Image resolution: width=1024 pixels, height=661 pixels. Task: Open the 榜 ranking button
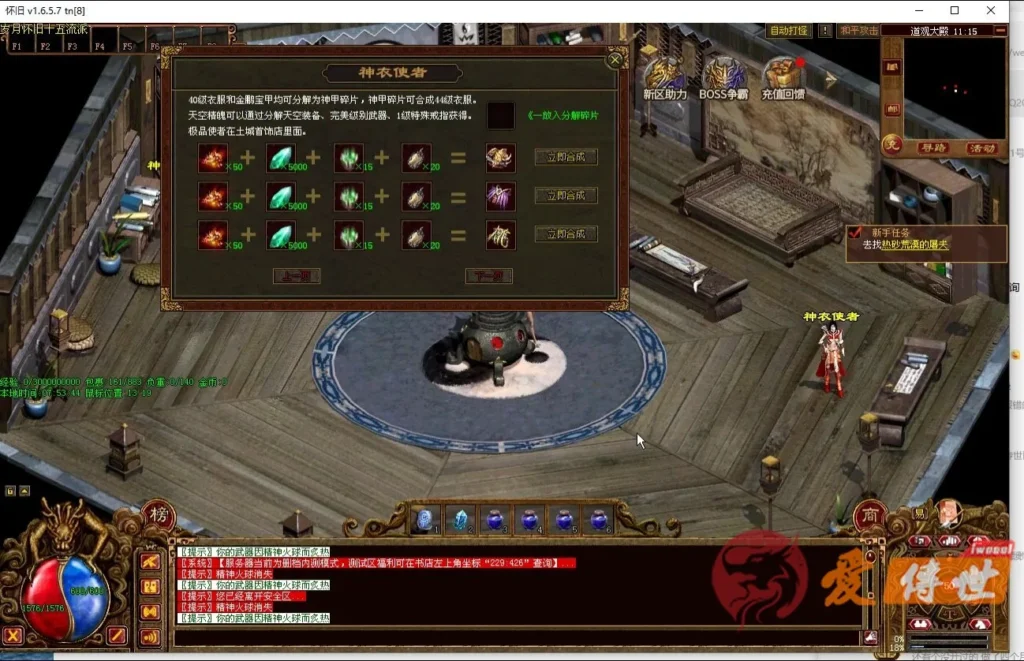tap(158, 515)
